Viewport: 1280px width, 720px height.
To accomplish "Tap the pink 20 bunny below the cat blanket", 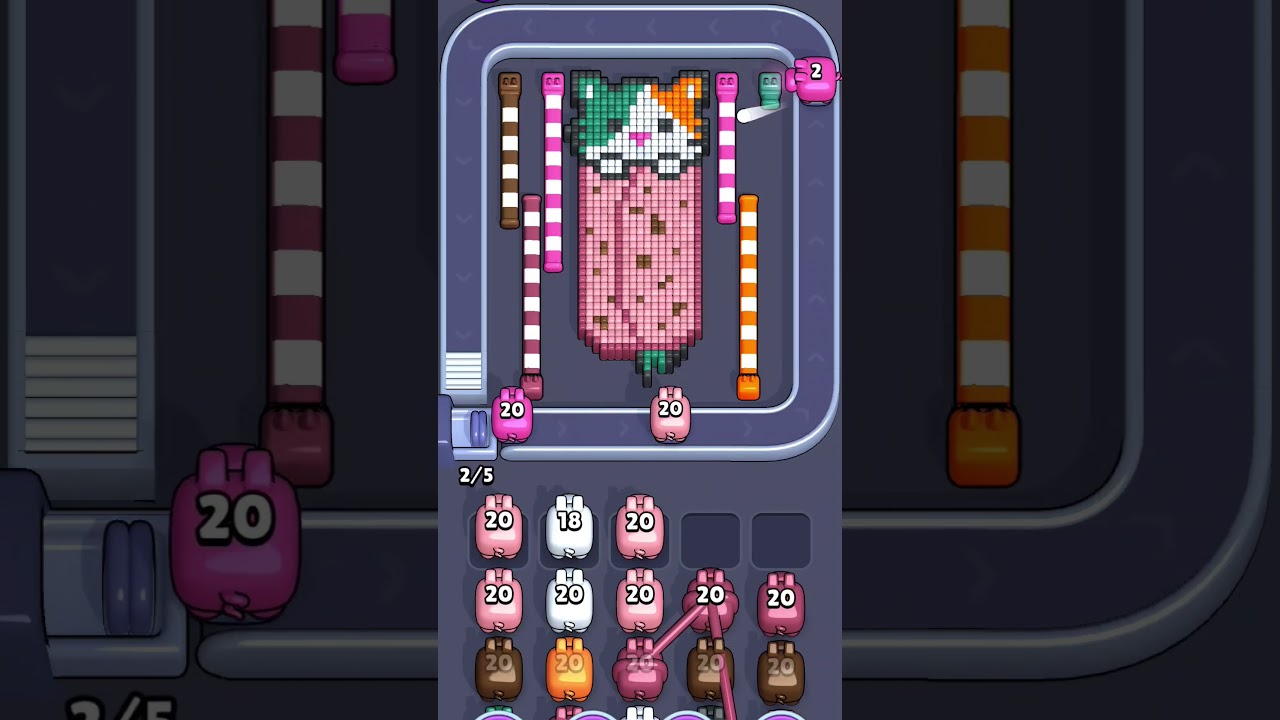I will tap(667, 412).
